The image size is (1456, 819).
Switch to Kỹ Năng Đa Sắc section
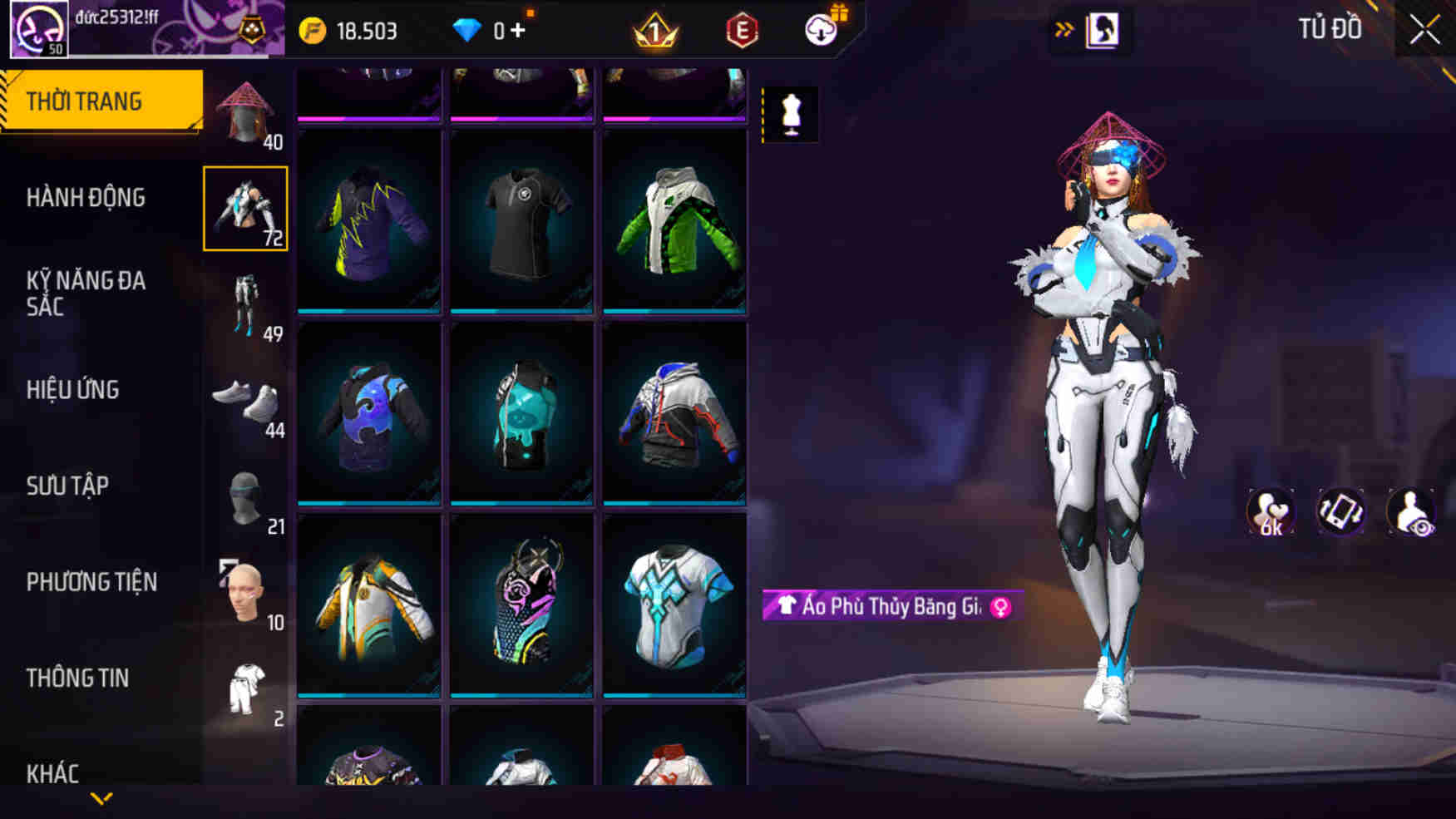(86, 294)
